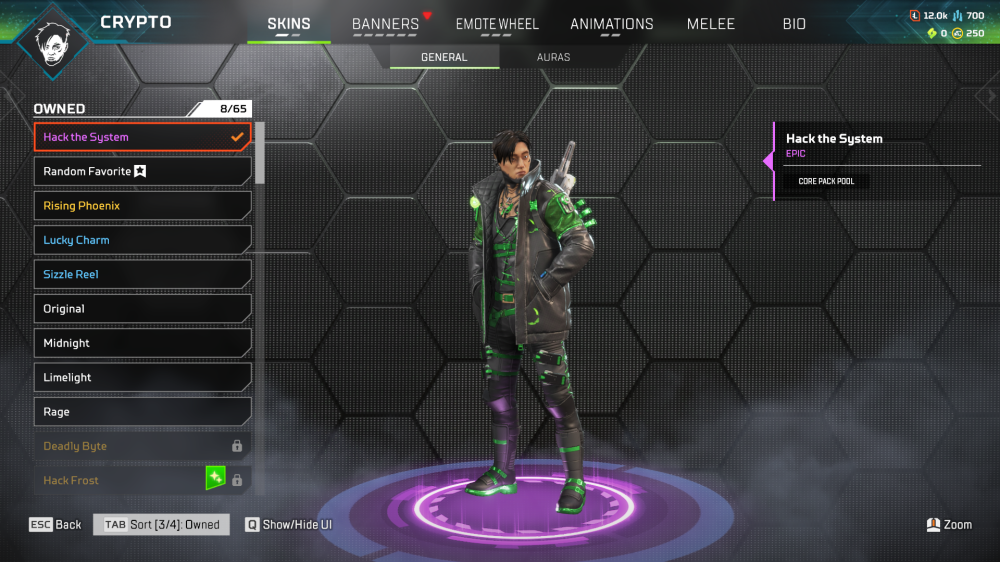The image size is (1000, 562).
Task: Switch to the Auras sub-tab
Action: point(553,57)
